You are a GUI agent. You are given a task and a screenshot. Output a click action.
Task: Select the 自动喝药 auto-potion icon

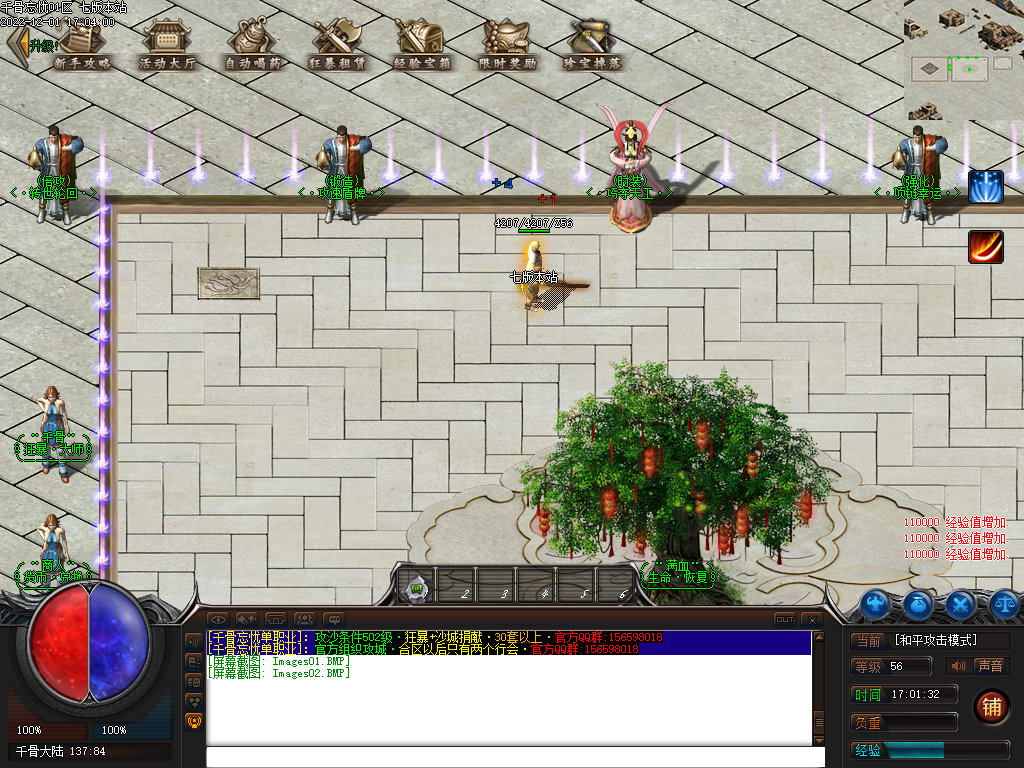click(x=253, y=43)
